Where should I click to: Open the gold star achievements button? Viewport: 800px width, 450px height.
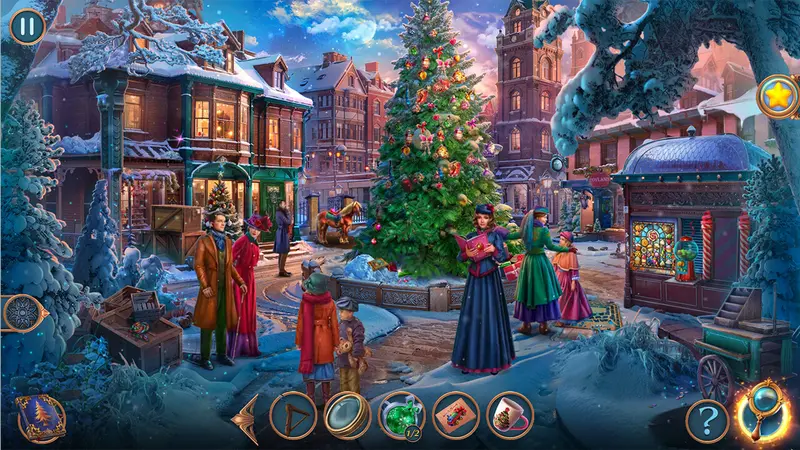(x=777, y=97)
